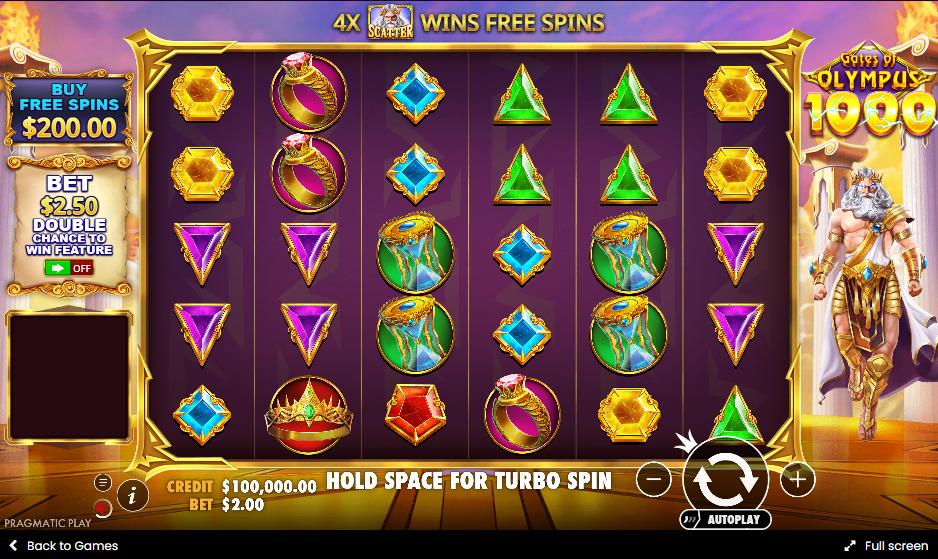Increase the bet with the plus button
The height and width of the screenshot is (559, 938).
coord(797,480)
